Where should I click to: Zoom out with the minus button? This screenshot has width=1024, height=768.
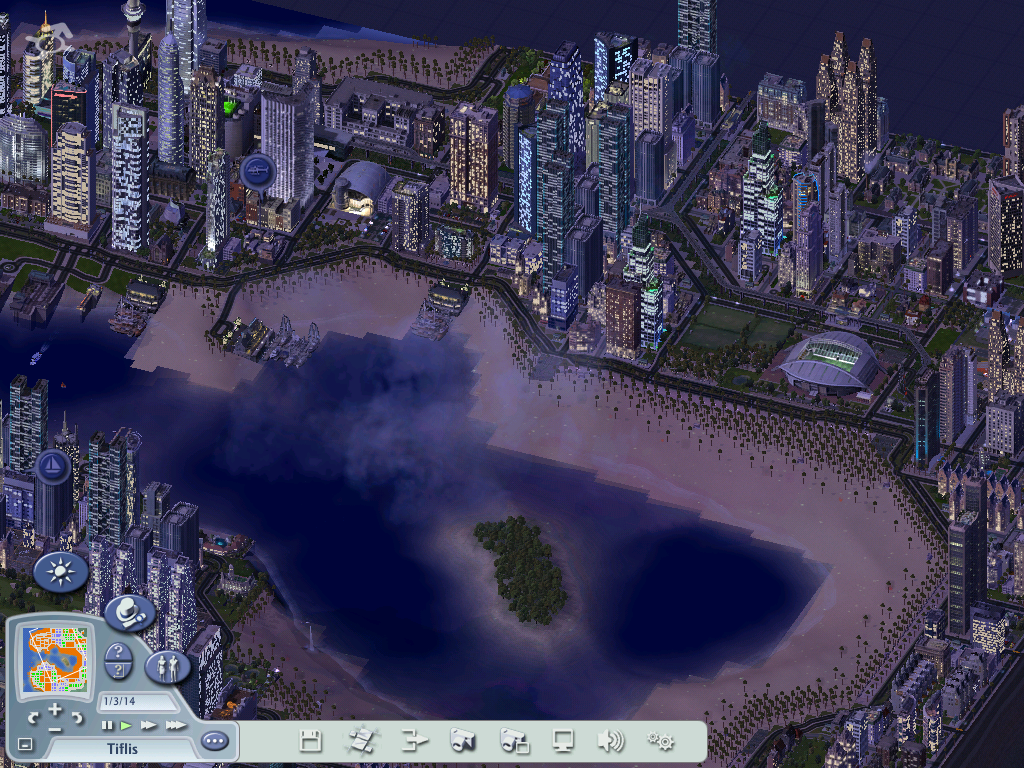coord(55,728)
